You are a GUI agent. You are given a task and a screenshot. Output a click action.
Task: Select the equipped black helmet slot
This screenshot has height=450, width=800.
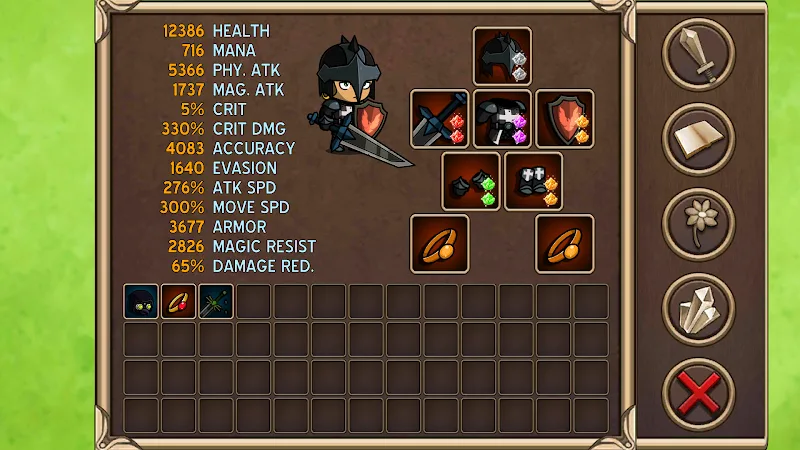(502, 56)
